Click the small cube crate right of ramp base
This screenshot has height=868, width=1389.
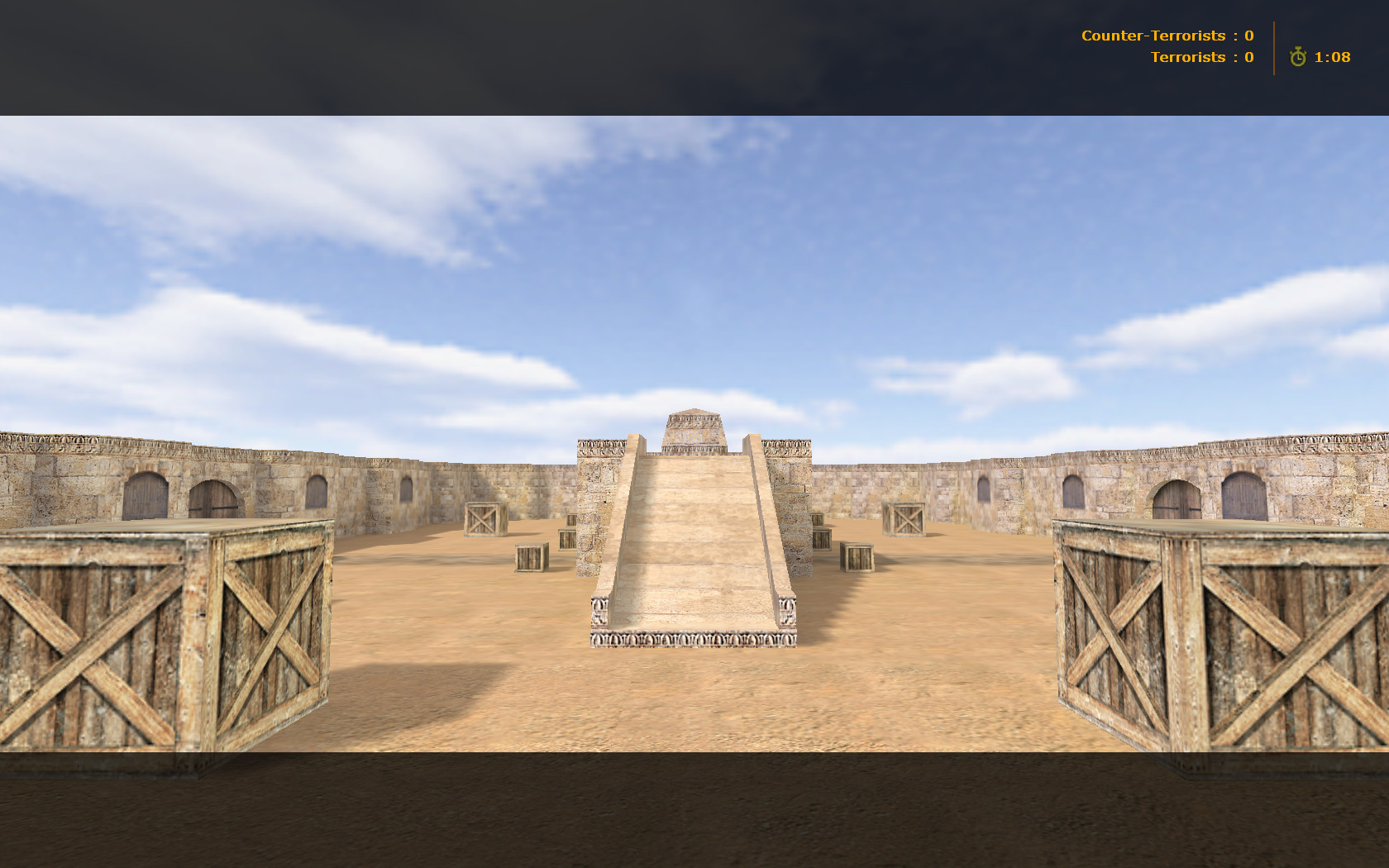(857, 558)
